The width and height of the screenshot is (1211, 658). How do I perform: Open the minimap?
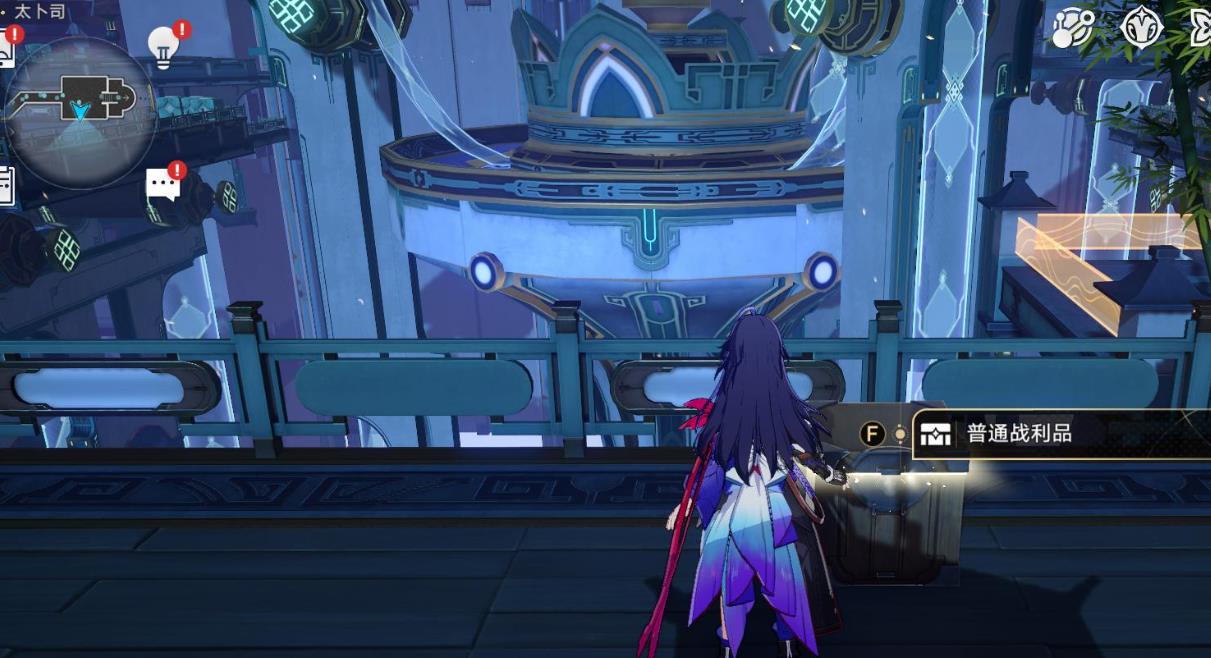pos(80,110)
